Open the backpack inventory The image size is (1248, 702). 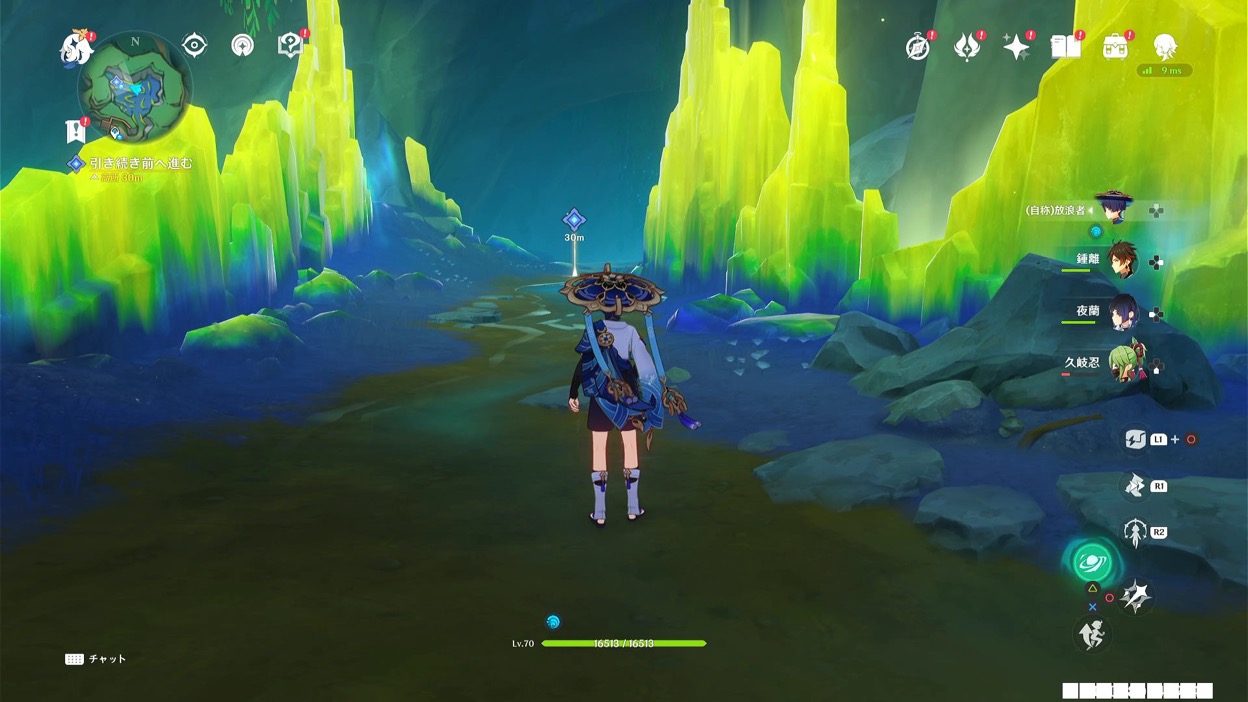1115,46
